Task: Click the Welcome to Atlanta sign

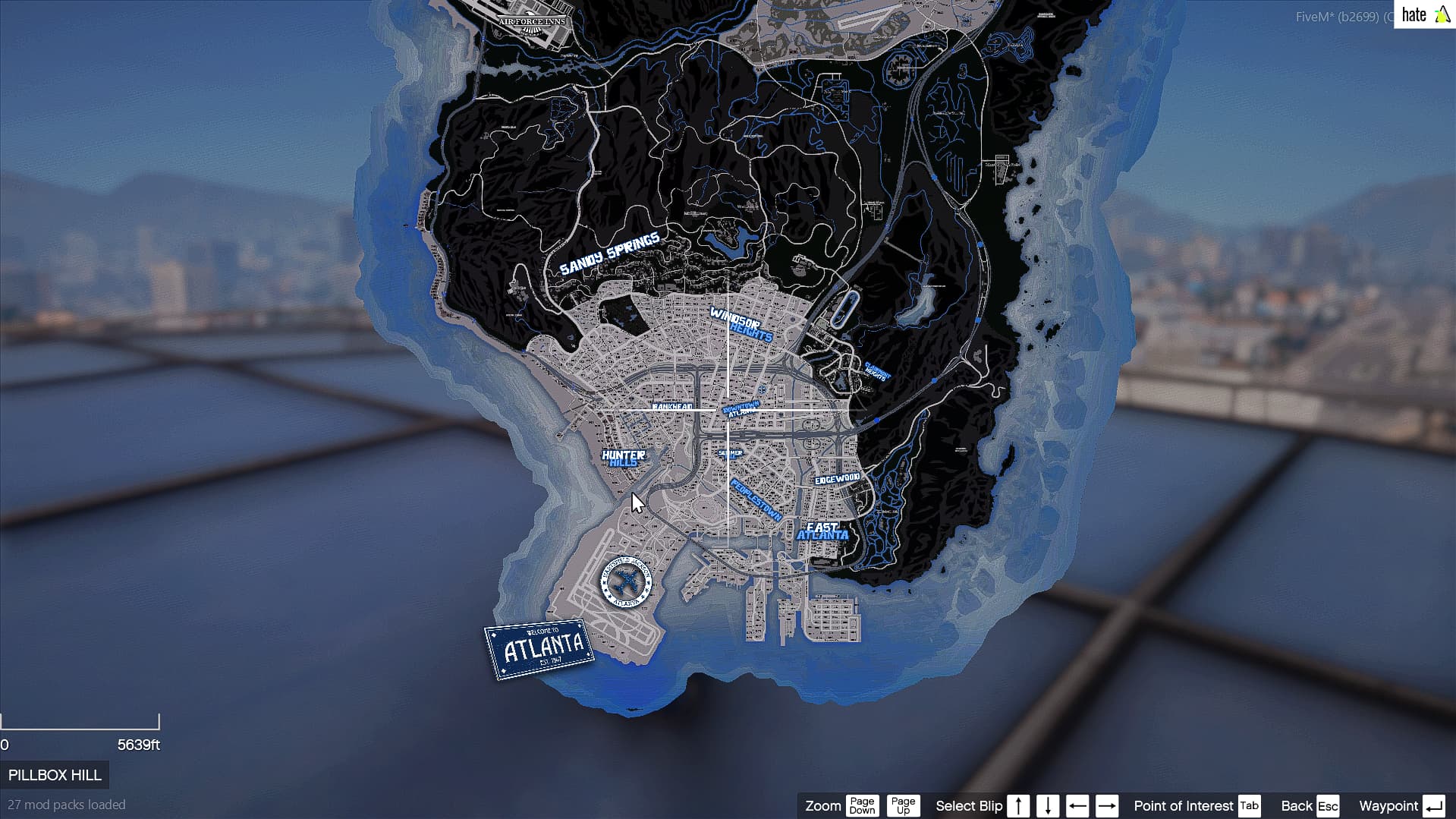Action: pyautogui.click(x=539, y=647)
